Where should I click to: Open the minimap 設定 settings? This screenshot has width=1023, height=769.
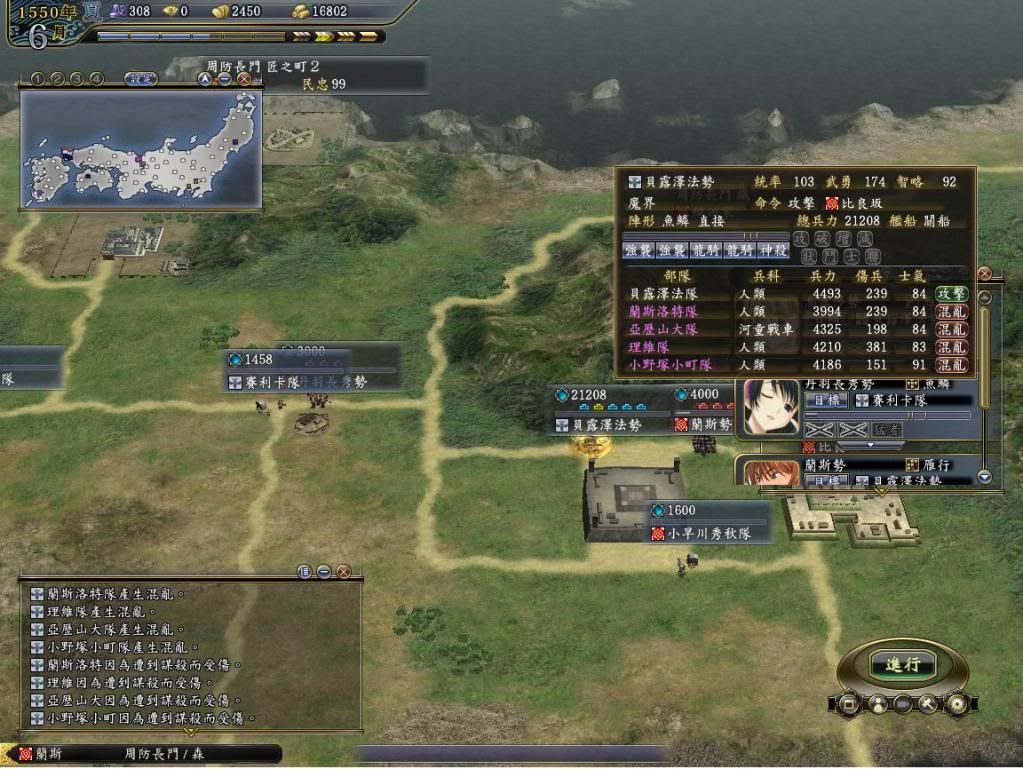tap(140, 78)
